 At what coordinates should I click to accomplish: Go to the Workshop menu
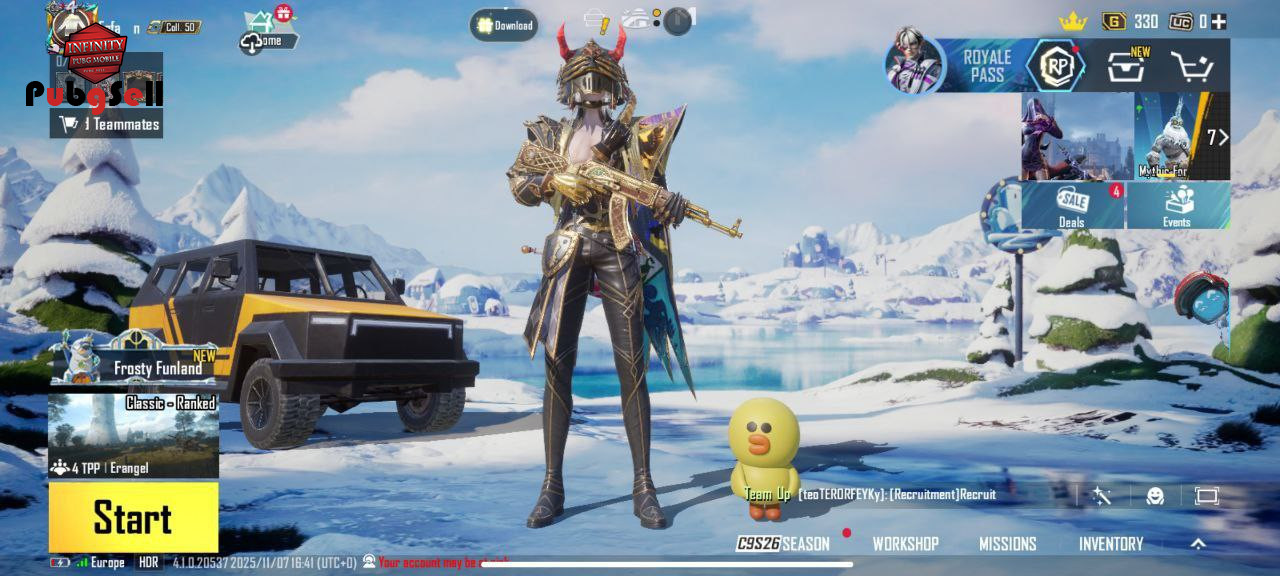point(905,544)
